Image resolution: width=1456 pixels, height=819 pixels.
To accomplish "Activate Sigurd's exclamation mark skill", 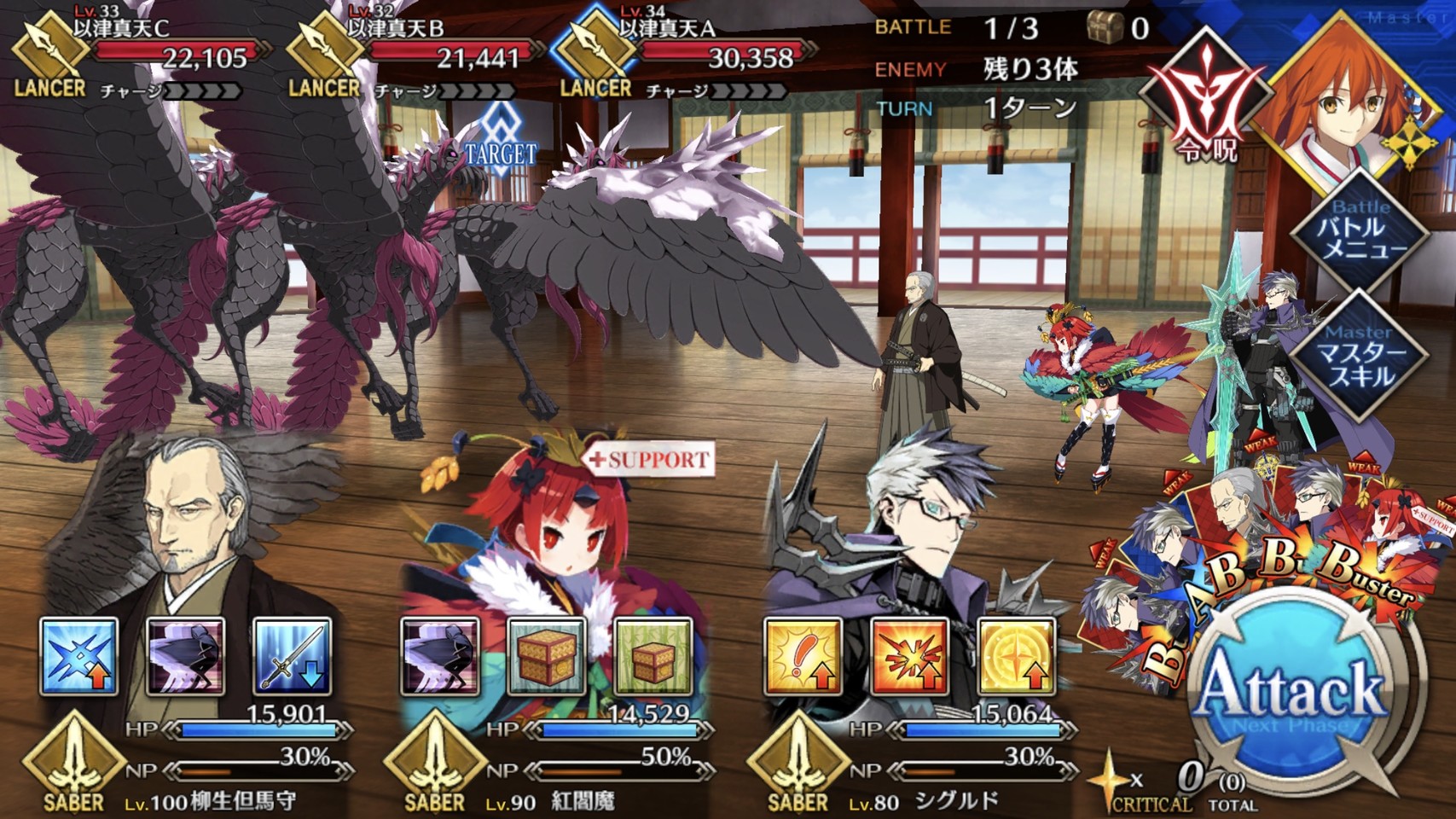I will (803, 655).
